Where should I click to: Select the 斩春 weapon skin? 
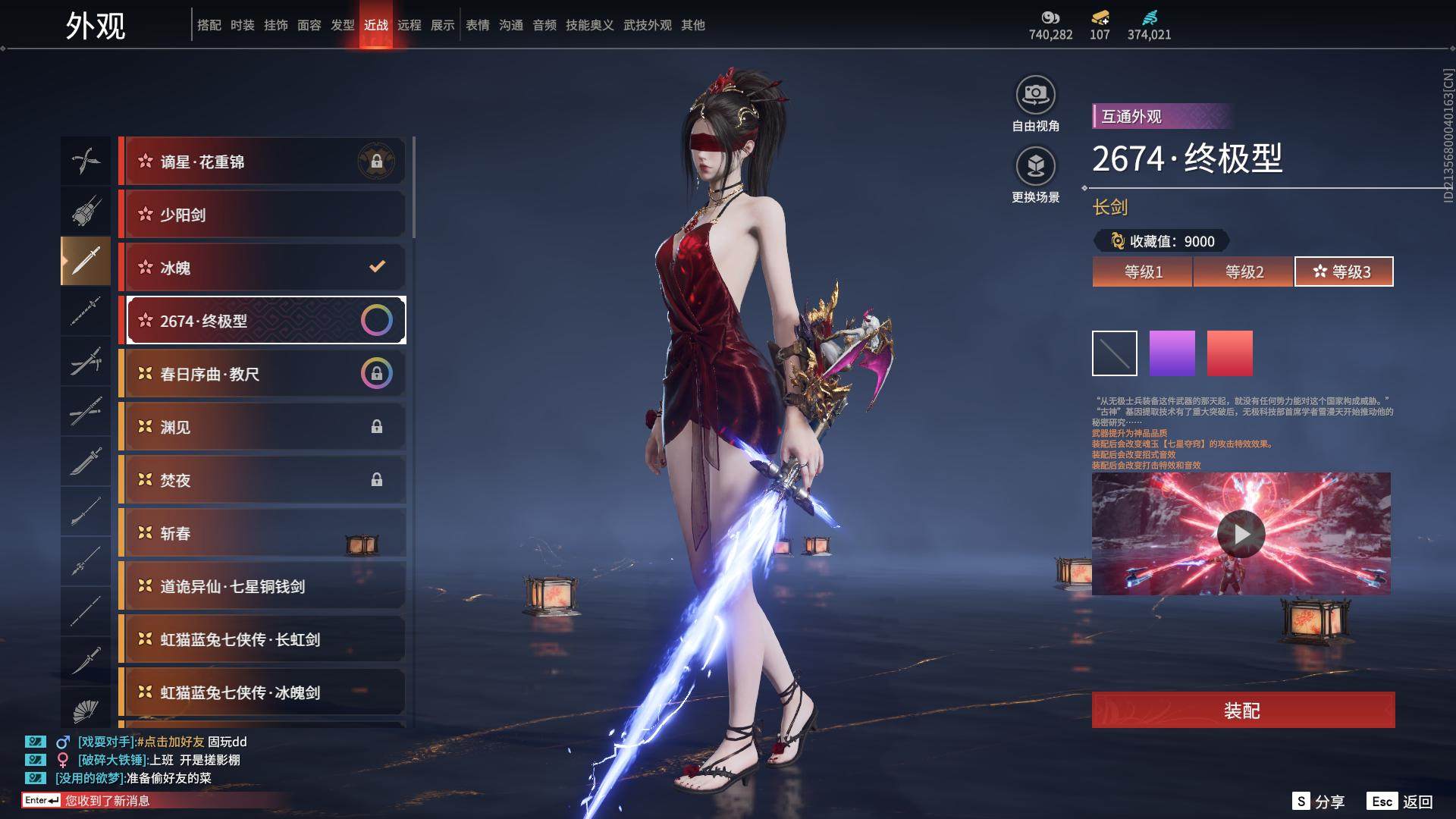click(262, 533)
